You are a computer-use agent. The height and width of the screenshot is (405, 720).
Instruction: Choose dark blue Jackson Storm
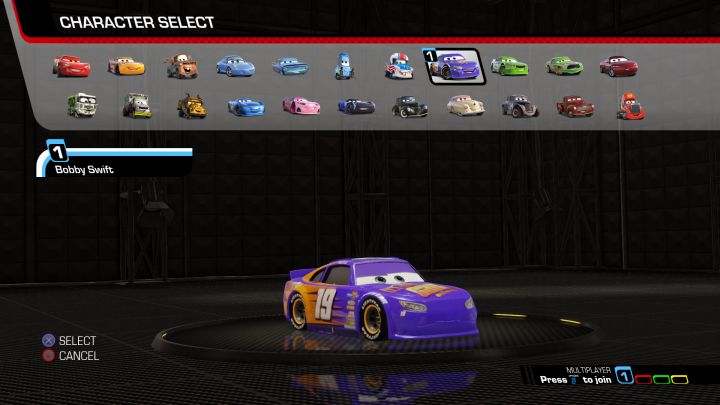[x=355, y=104]
